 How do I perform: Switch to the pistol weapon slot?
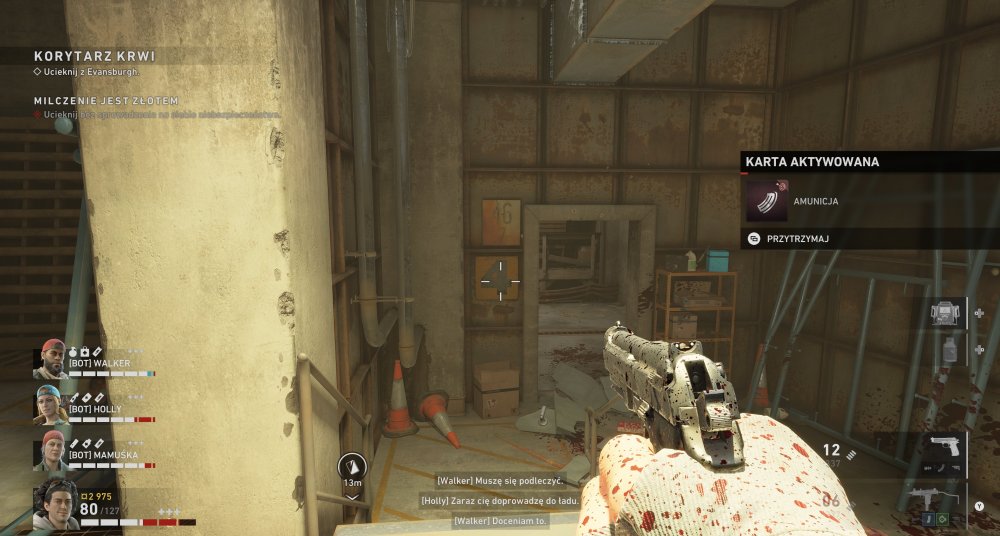coord(942,450)
